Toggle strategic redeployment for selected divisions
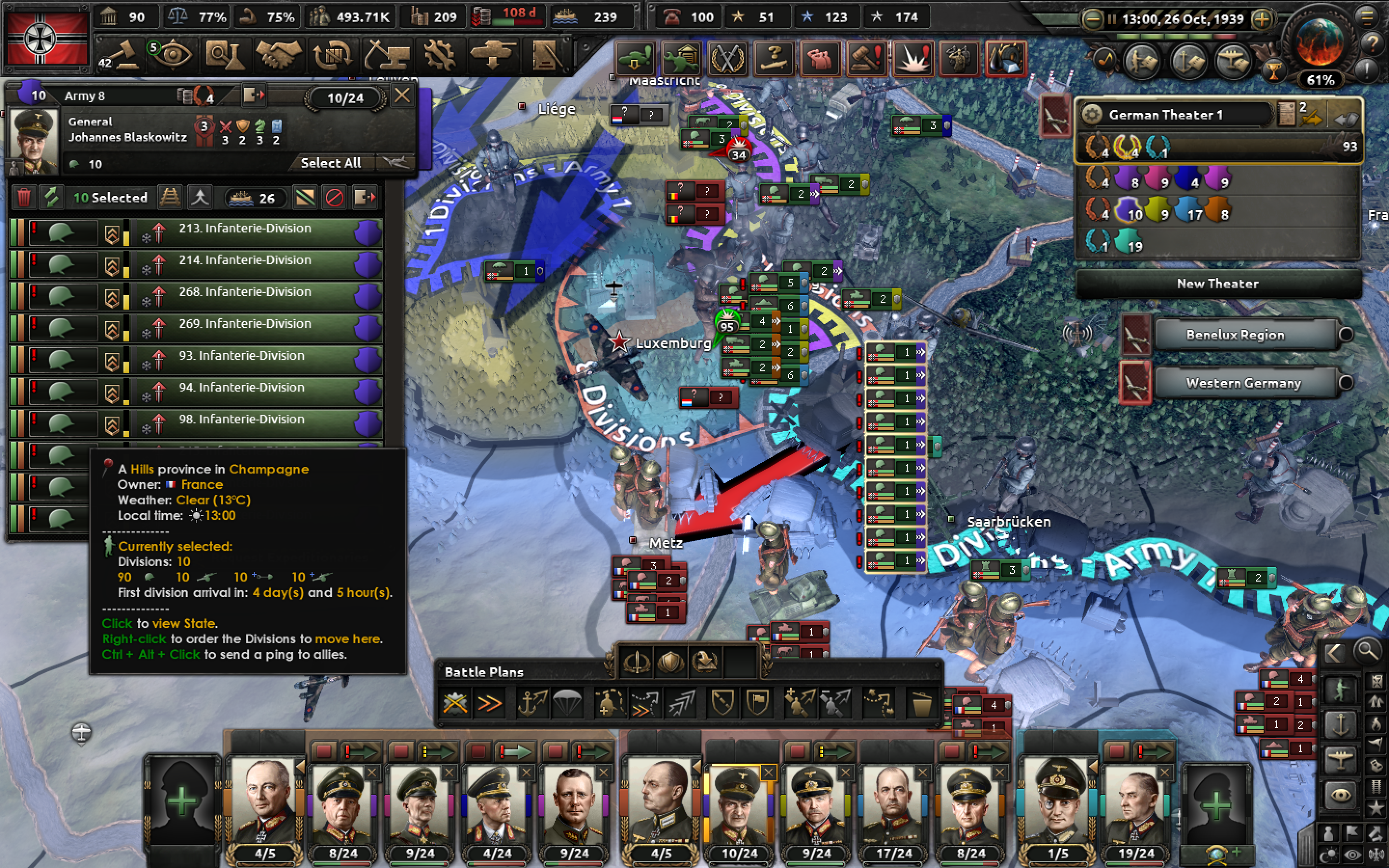 pyautogui.click(x=170, y=198)
